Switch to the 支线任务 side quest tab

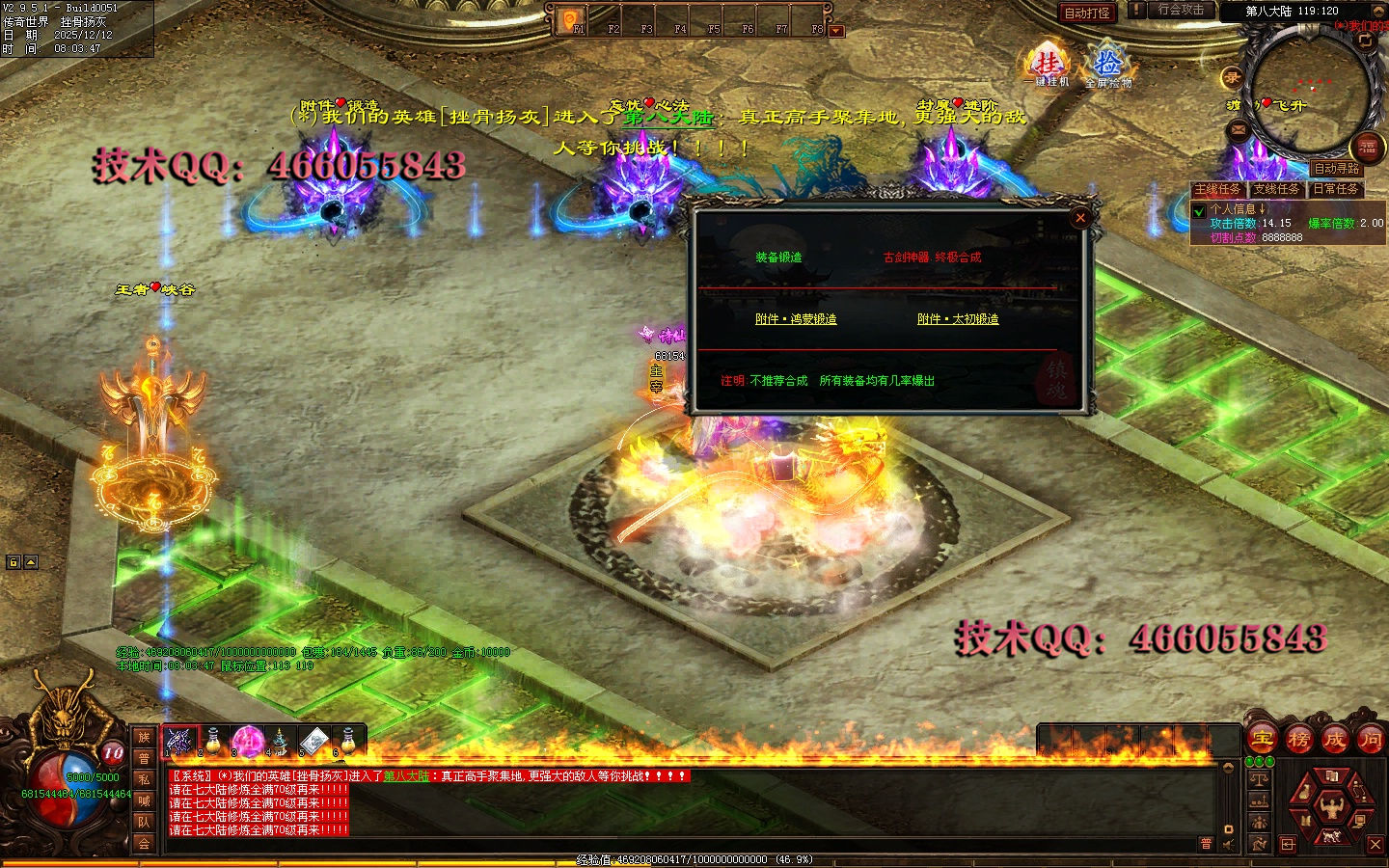click(1276, 189)
